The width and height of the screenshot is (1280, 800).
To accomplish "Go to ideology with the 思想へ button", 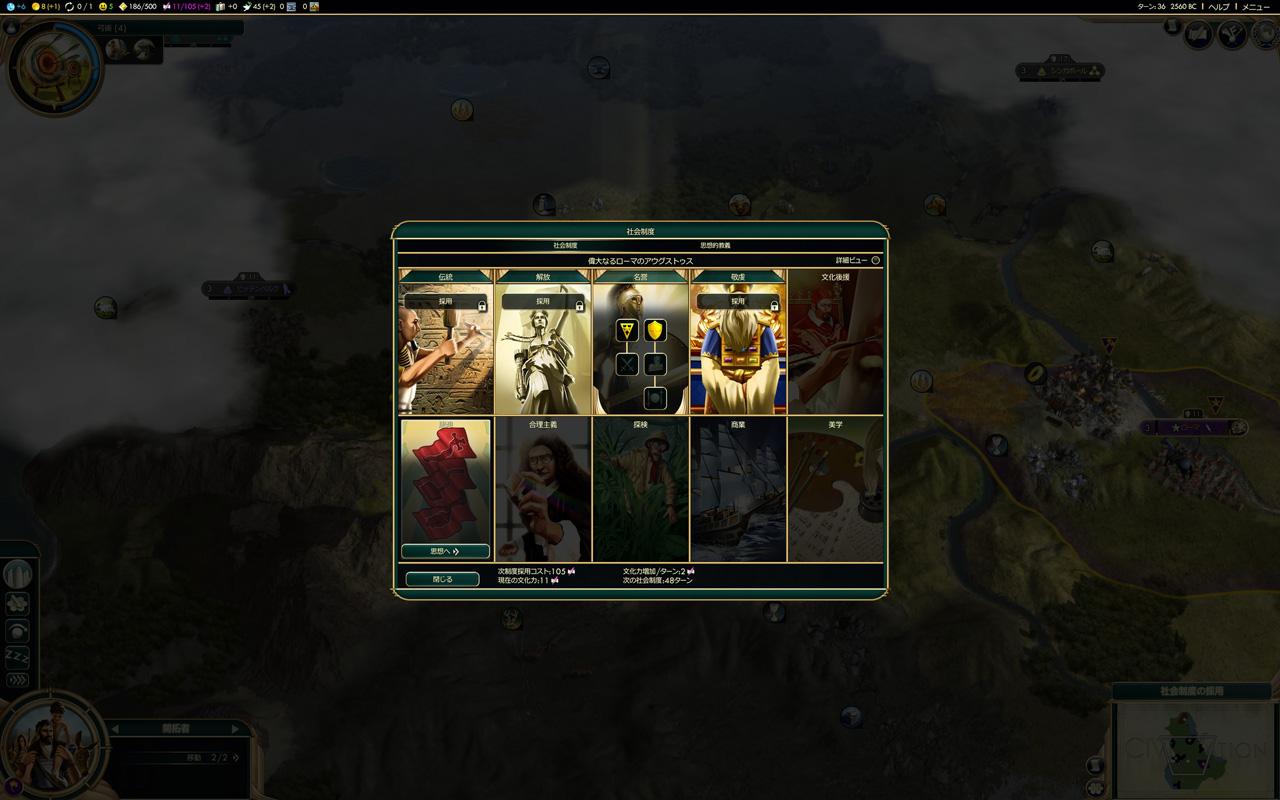I will tap(445, 551).
